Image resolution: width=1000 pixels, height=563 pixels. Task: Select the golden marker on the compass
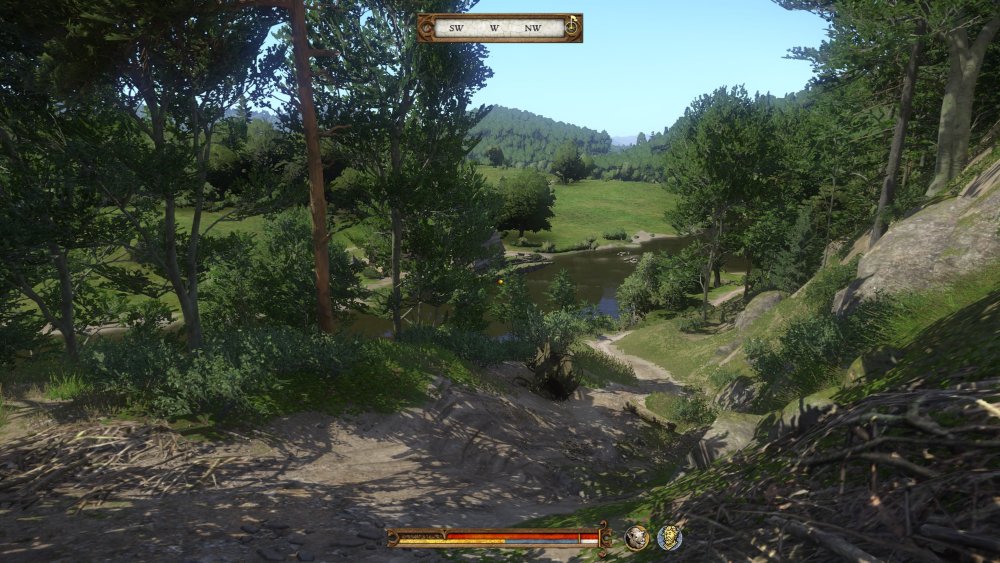(571, 26)
